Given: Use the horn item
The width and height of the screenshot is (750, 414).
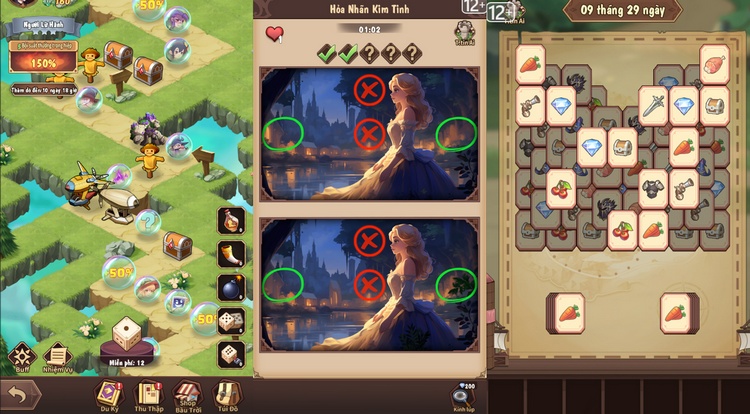Looking at the screenshot, I should (231, 255).
